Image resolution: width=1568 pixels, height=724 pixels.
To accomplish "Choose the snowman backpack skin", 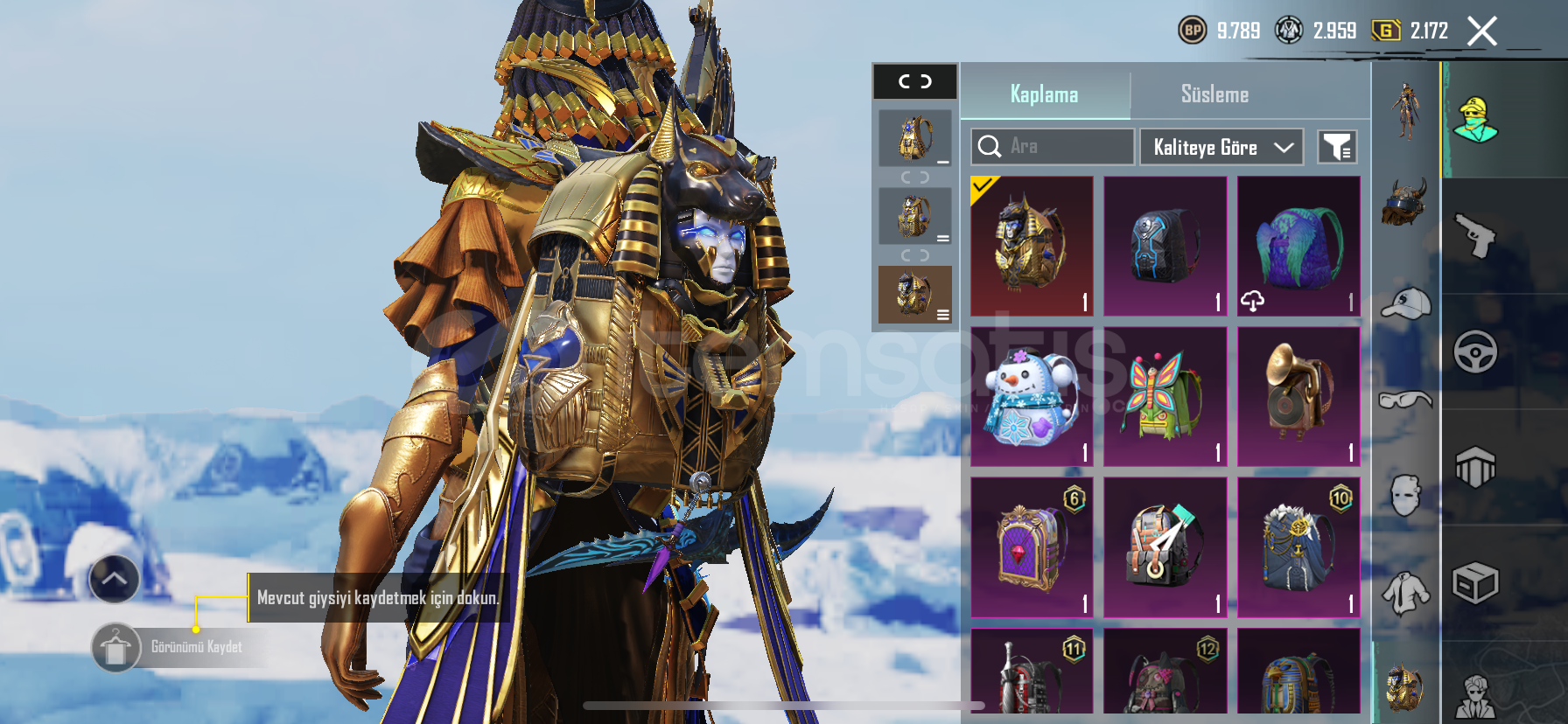I will (1032, 397).
